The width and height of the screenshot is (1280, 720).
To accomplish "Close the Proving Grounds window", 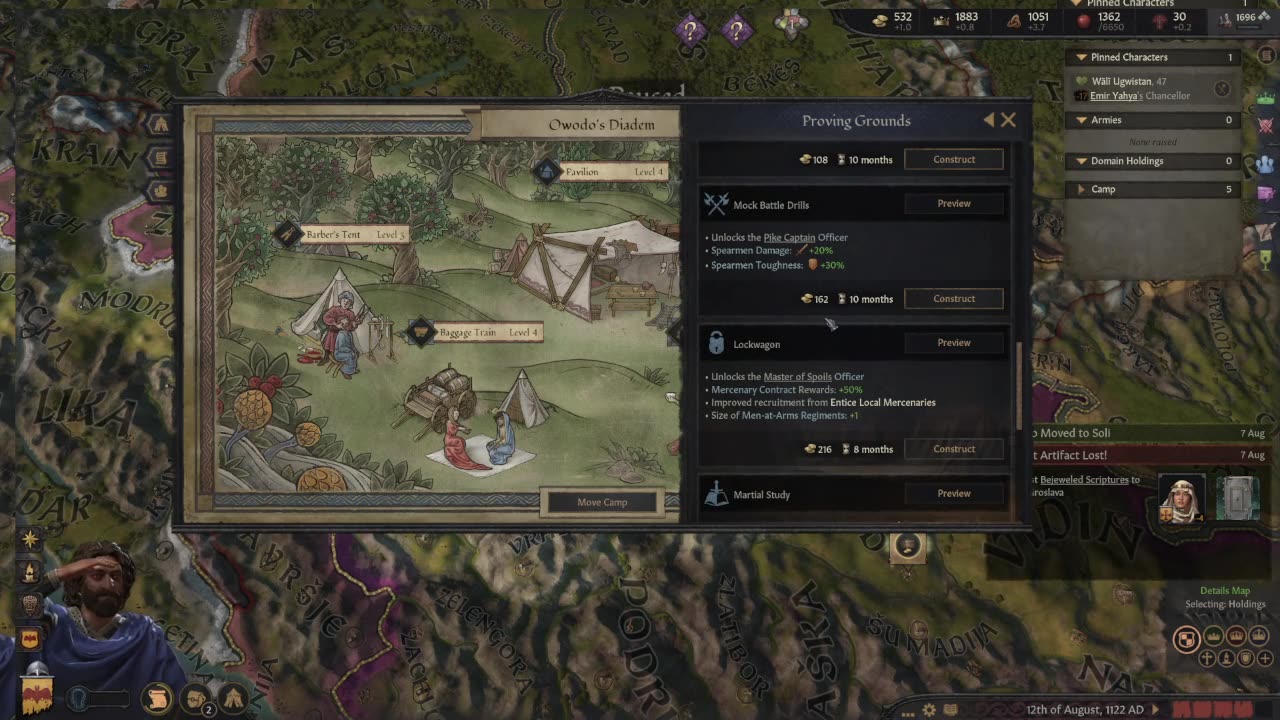I will point(1008,120).
